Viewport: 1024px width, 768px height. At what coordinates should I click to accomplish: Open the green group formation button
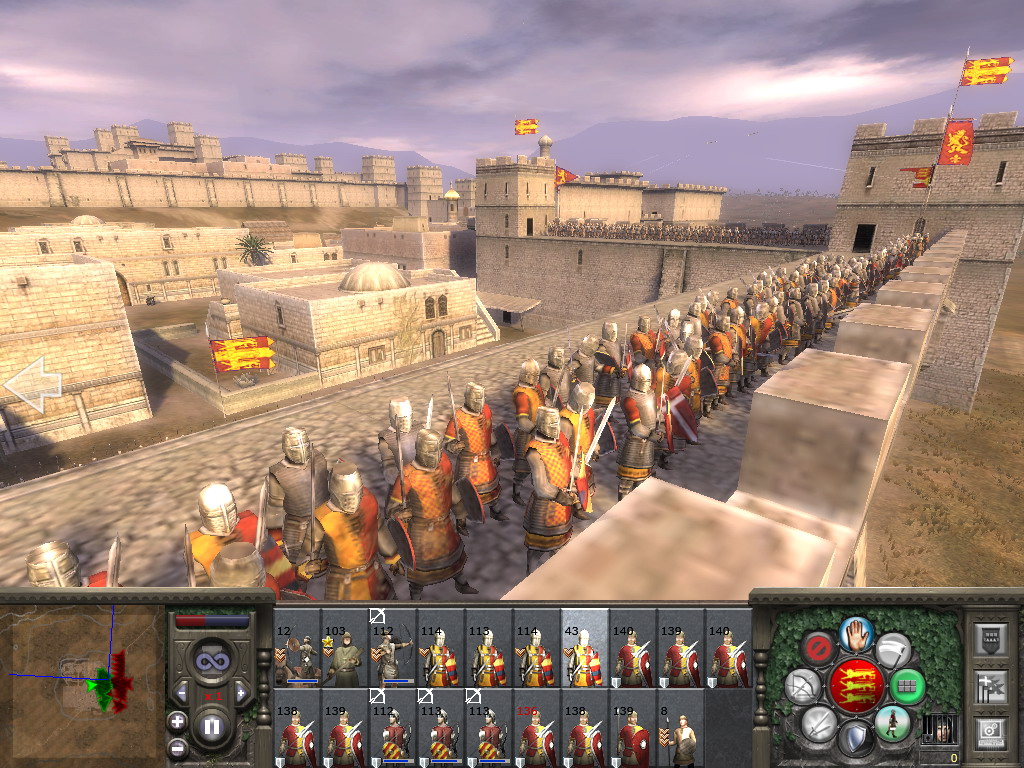coord(908,686)
